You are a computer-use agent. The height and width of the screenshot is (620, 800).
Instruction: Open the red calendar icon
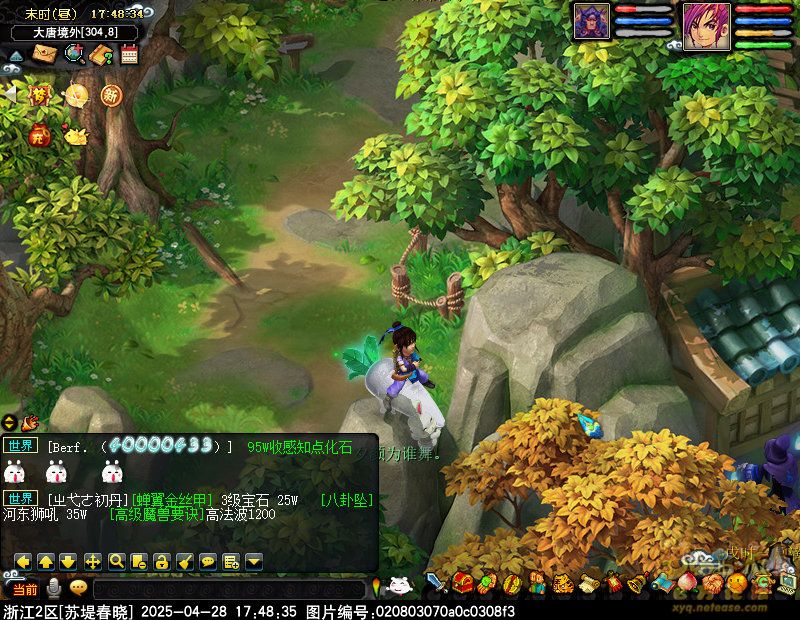[x=128, y=55]
